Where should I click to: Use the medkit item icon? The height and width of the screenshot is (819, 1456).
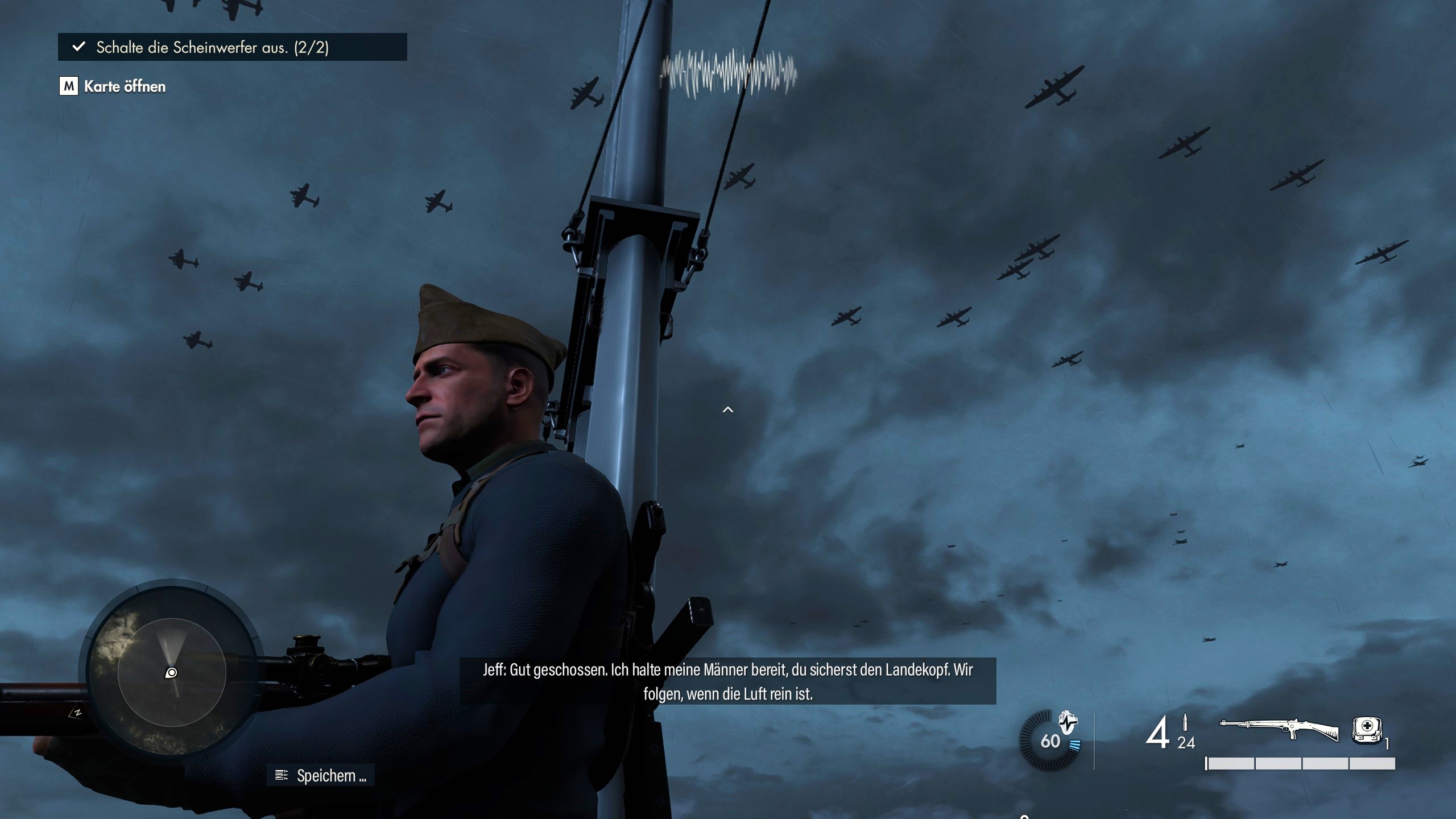tap(1367, 730)
